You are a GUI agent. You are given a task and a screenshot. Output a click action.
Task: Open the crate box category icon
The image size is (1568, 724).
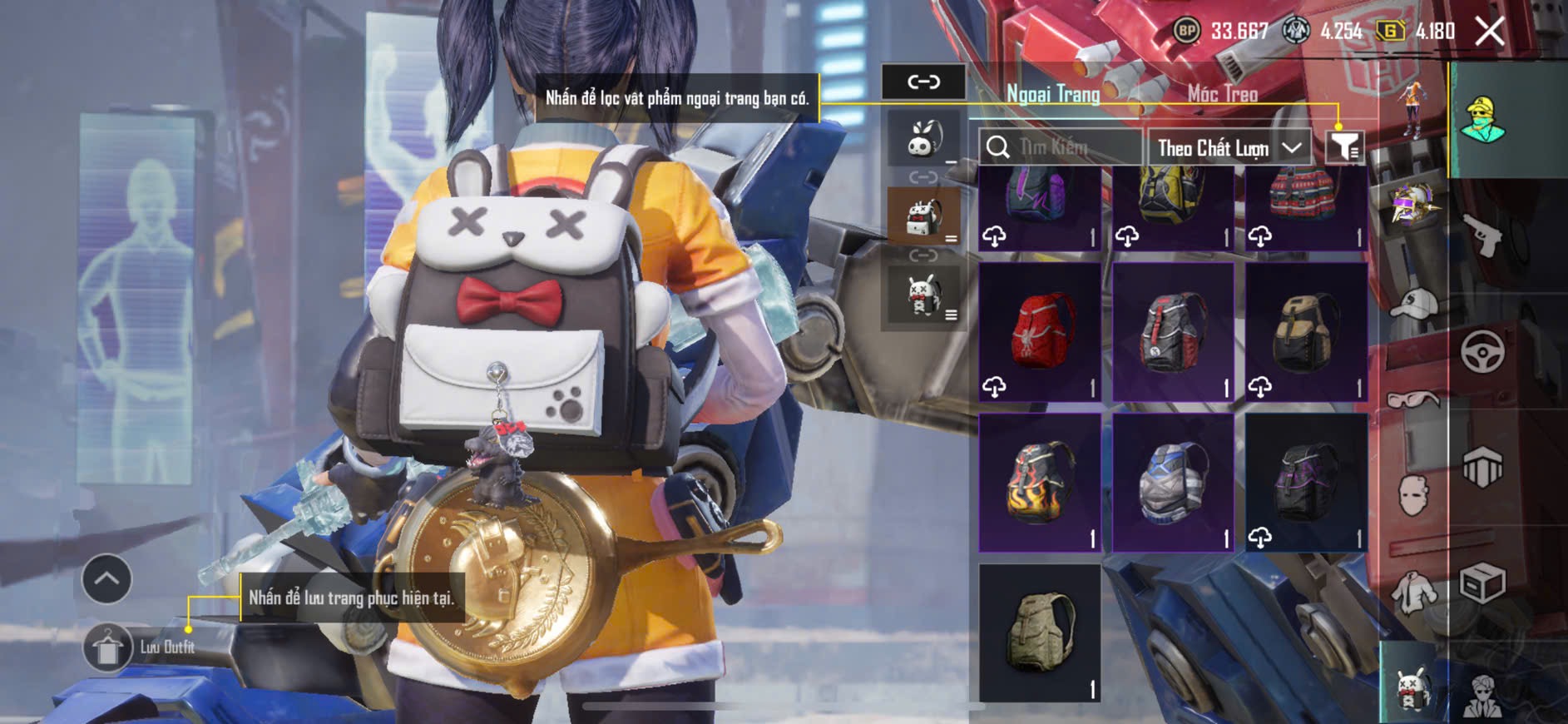[1482, 583]
